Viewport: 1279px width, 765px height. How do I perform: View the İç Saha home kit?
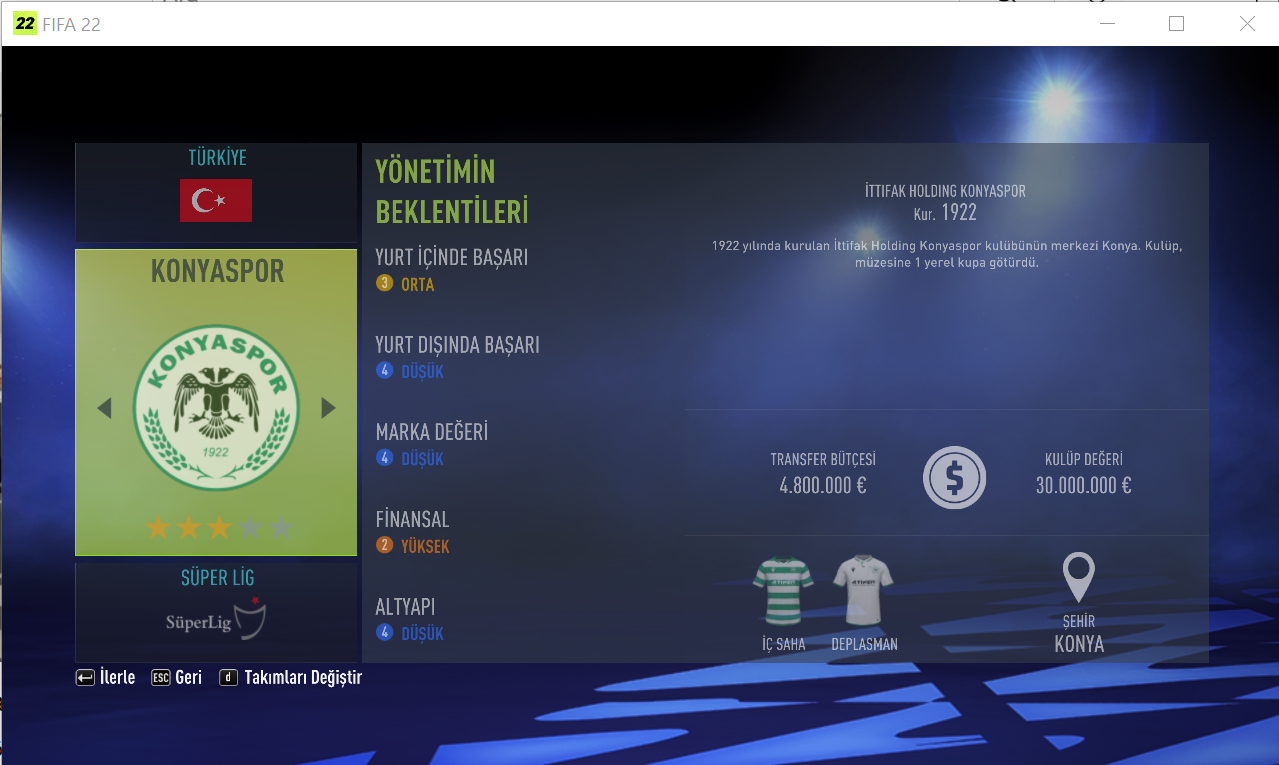[x=783, y=591]
